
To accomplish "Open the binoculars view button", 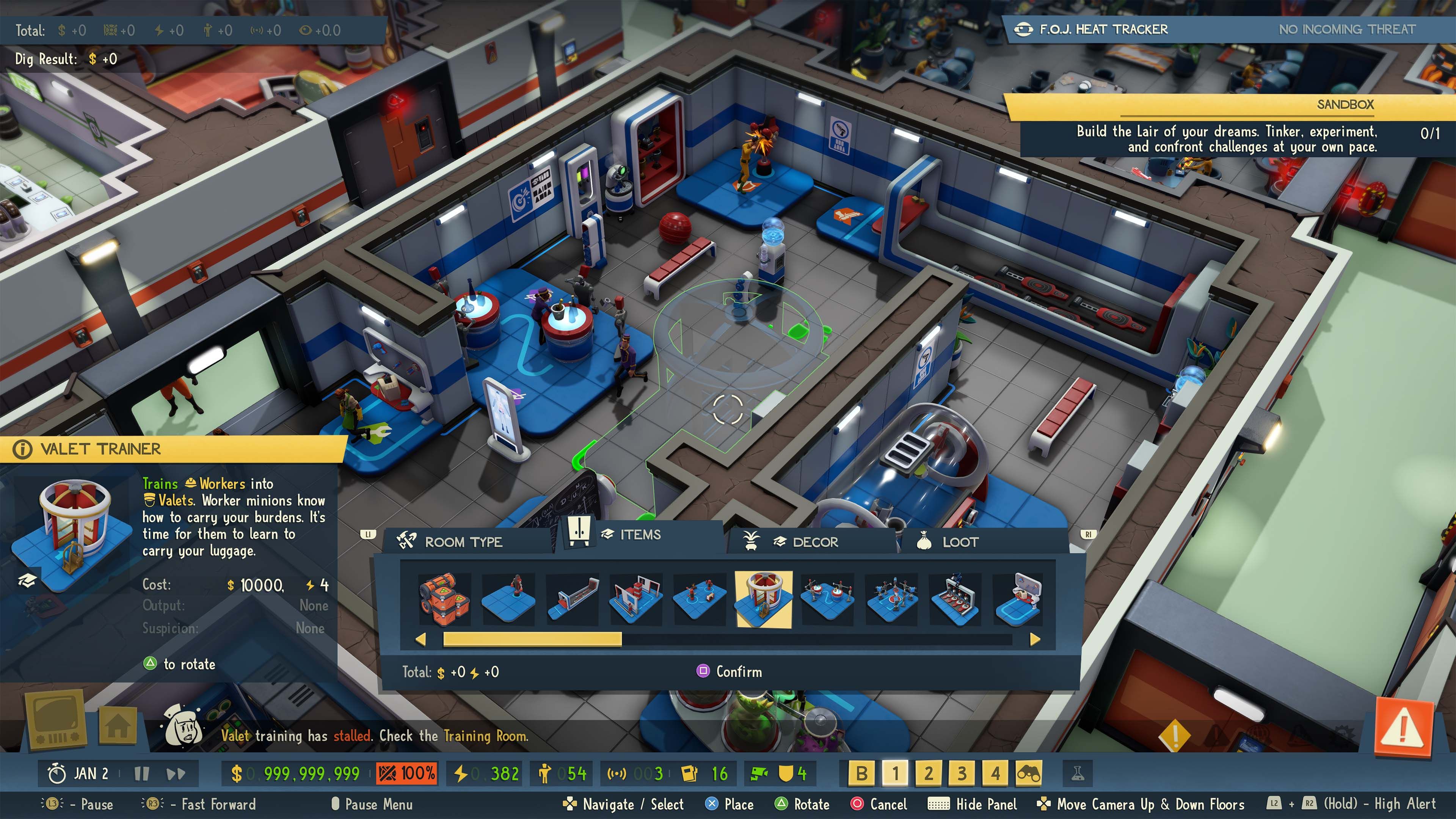I will click(1029, 773).
